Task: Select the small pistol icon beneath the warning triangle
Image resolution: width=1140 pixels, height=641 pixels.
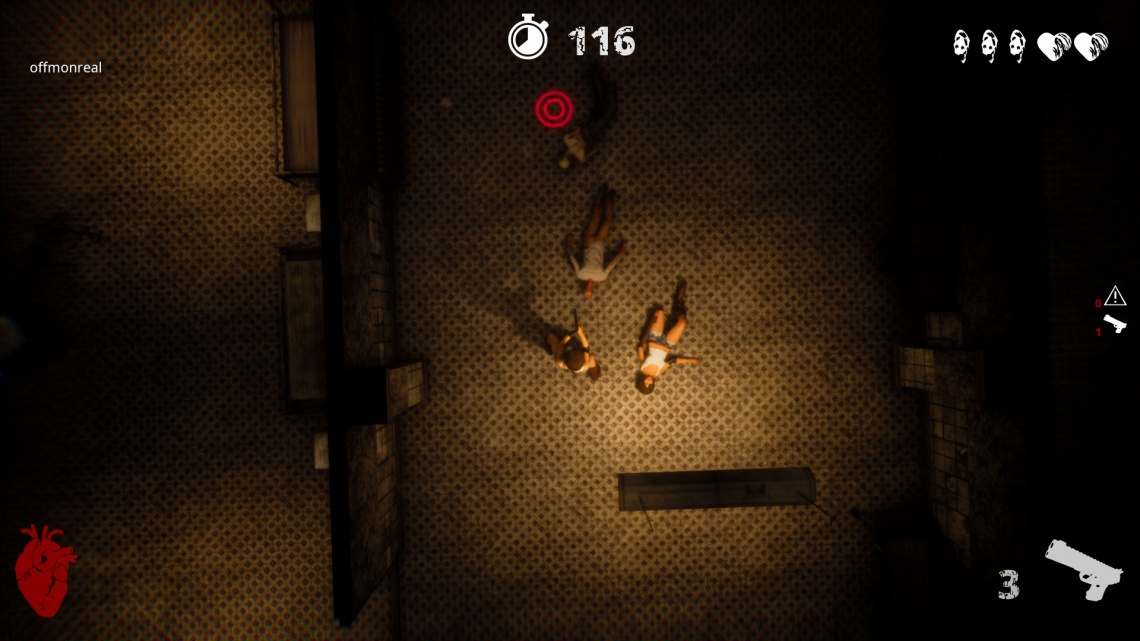Action: tap(1114, 323)
